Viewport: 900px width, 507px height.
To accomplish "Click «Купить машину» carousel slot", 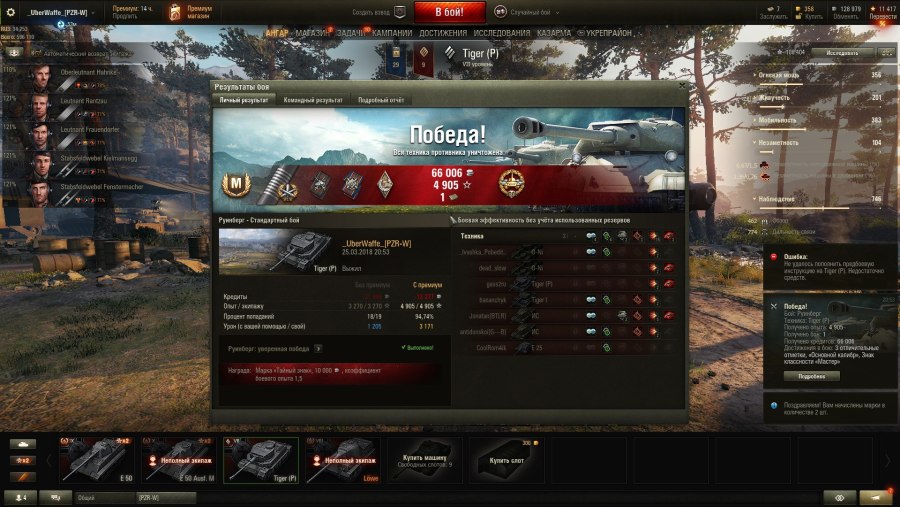I will (423, 460).
